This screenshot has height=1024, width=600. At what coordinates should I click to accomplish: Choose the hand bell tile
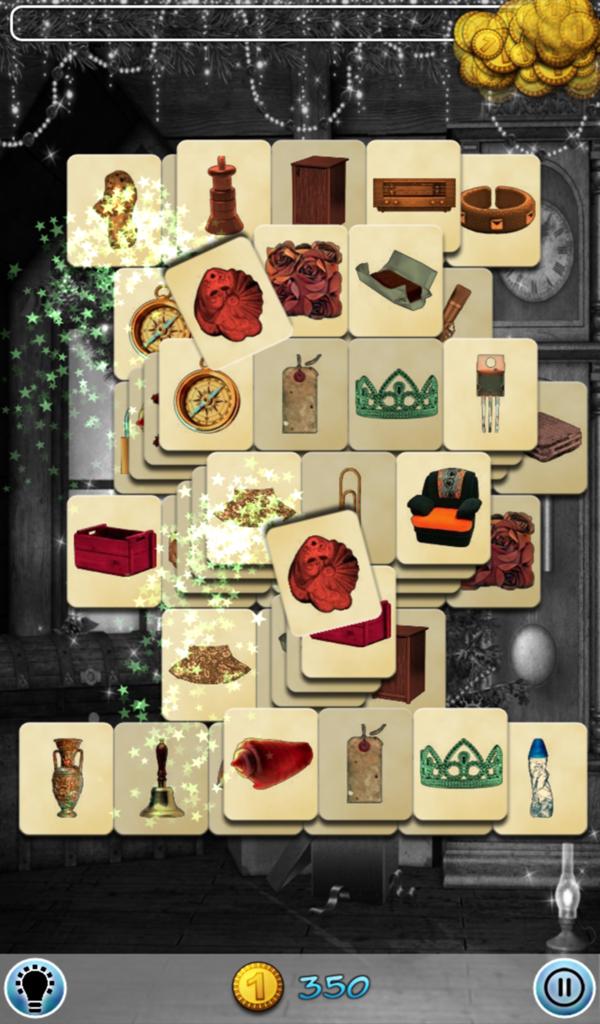coord(160,778)
